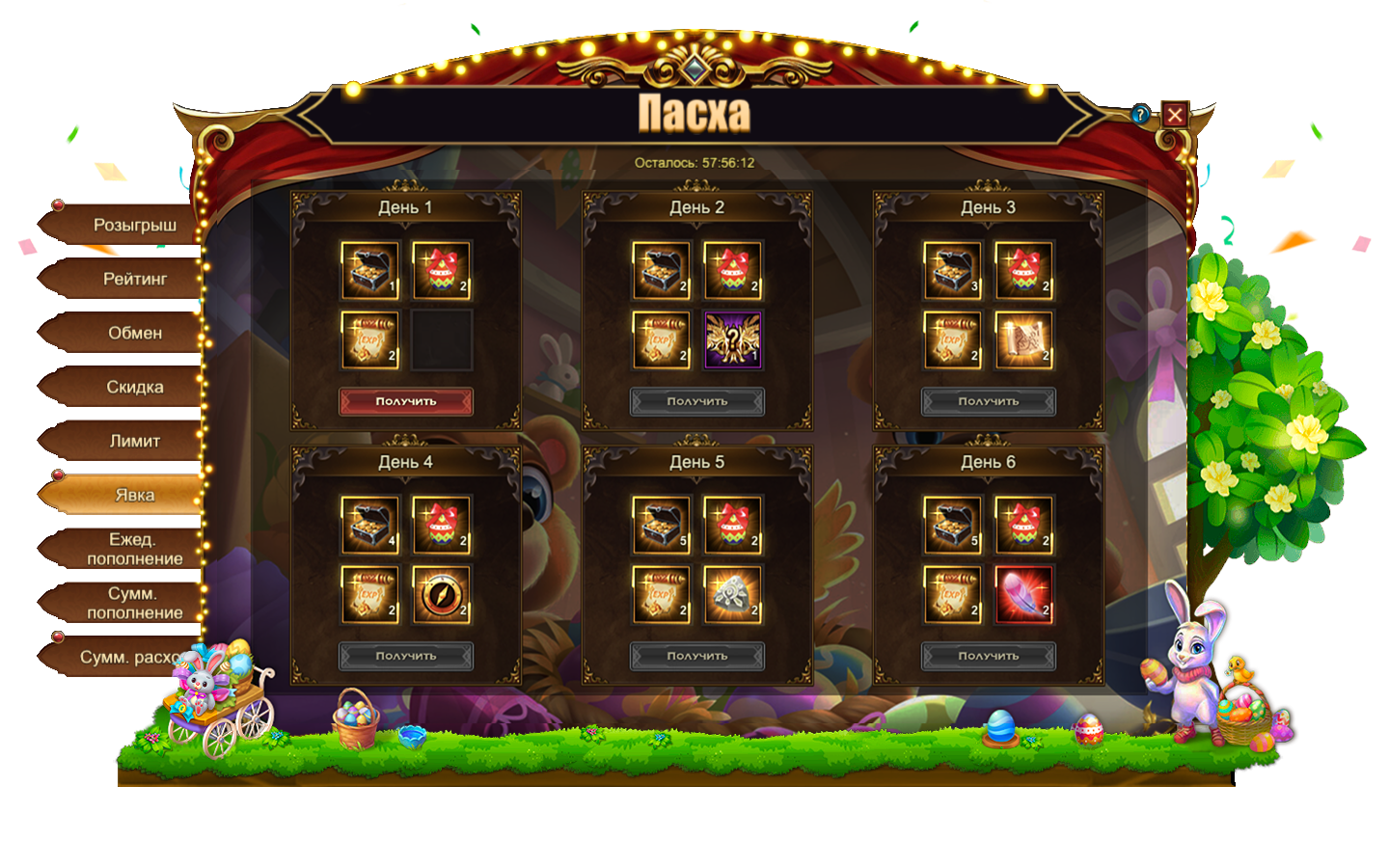Inspect the pink feather reward in День 6
This screenshot has width=1389, height=868.
[x=1024, y=594]
